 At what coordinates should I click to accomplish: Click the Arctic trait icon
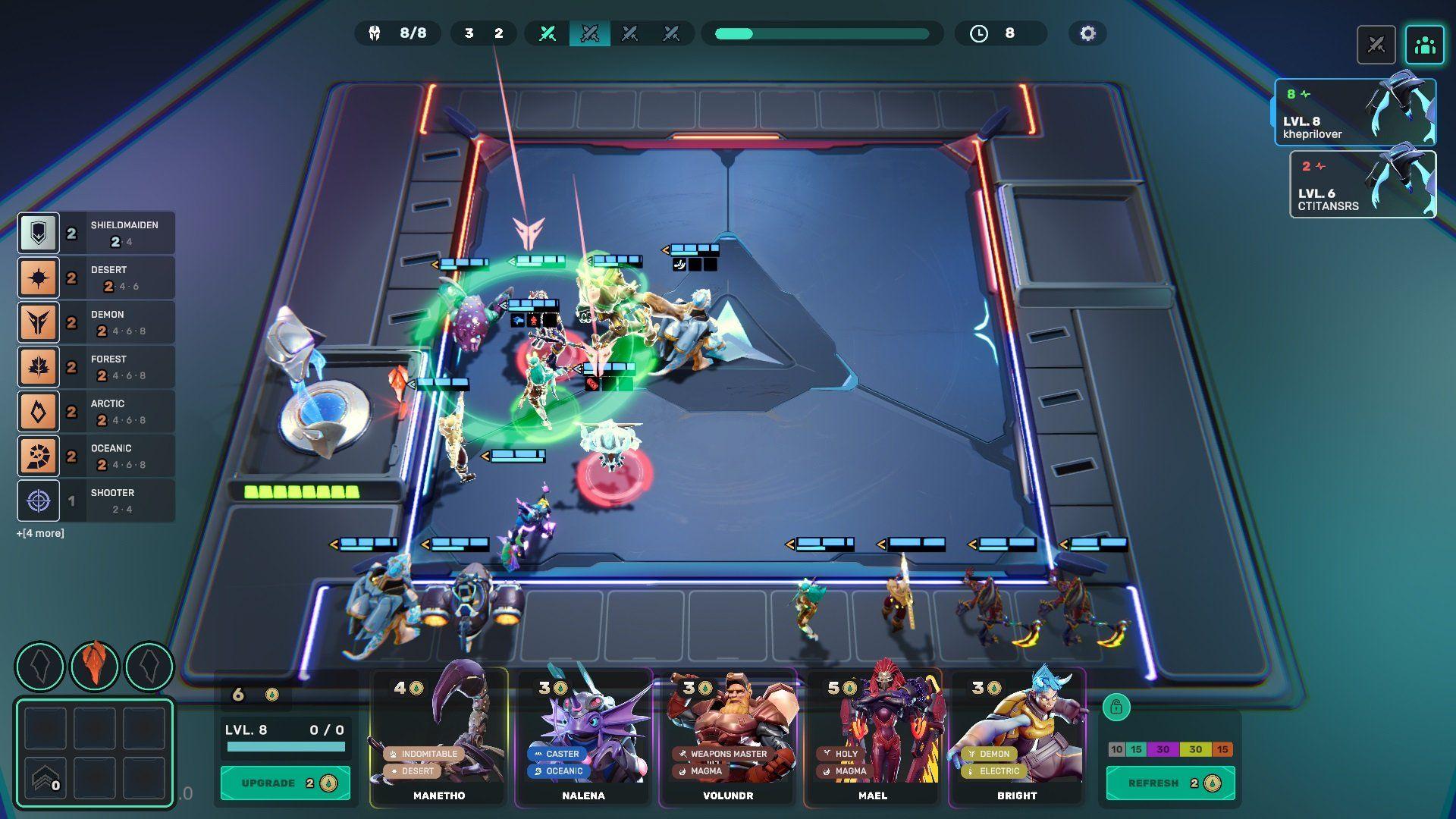pos(39,411)
